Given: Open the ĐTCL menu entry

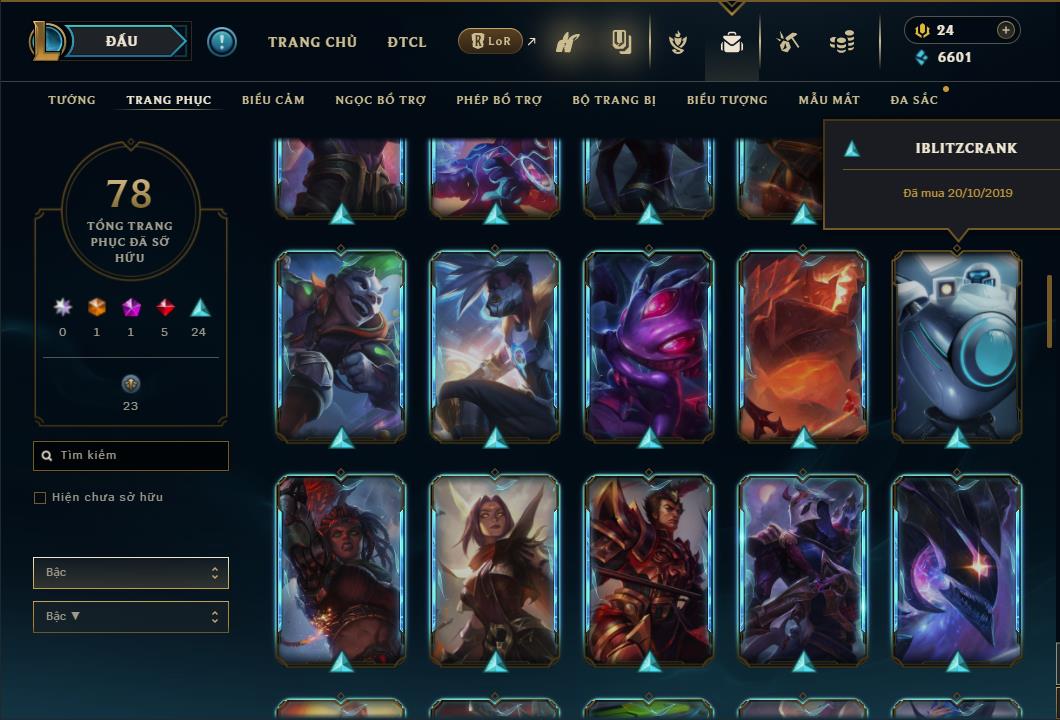Looking at the screenshot, I should (407, 42).
